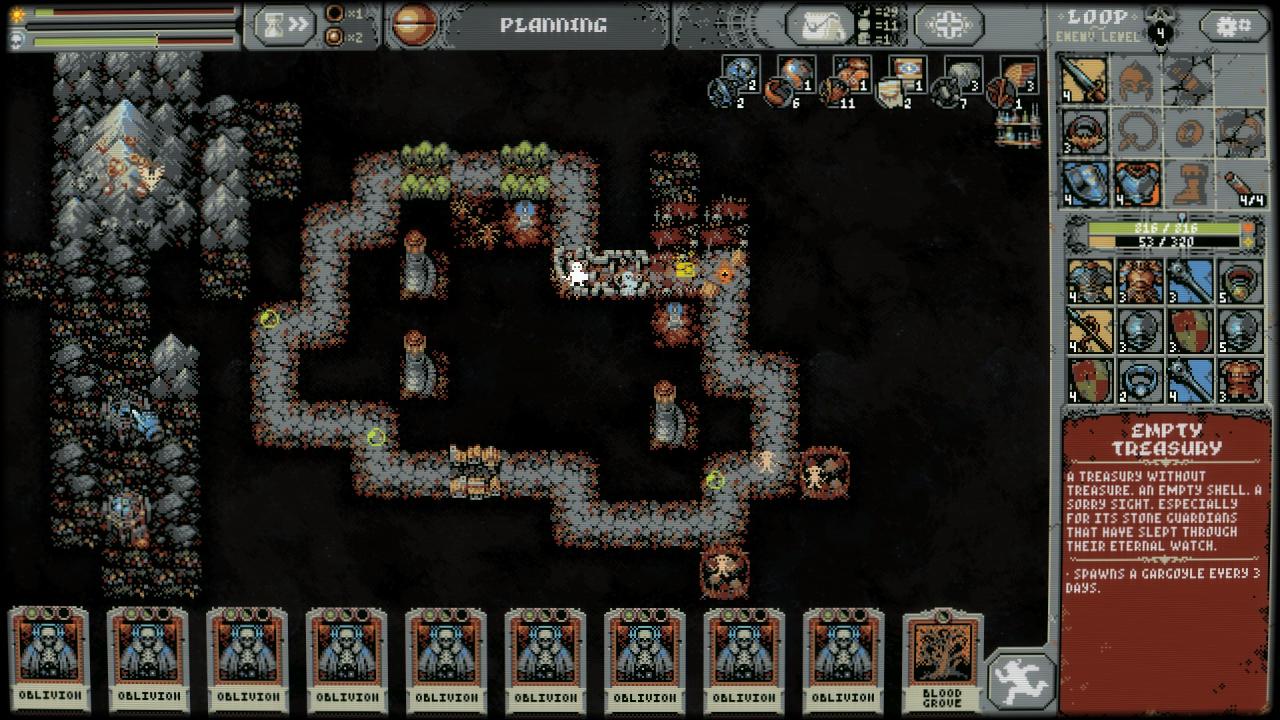The image size is (1280, 720).
Task: Open the gear settings menu
Action: (1233, 26)
